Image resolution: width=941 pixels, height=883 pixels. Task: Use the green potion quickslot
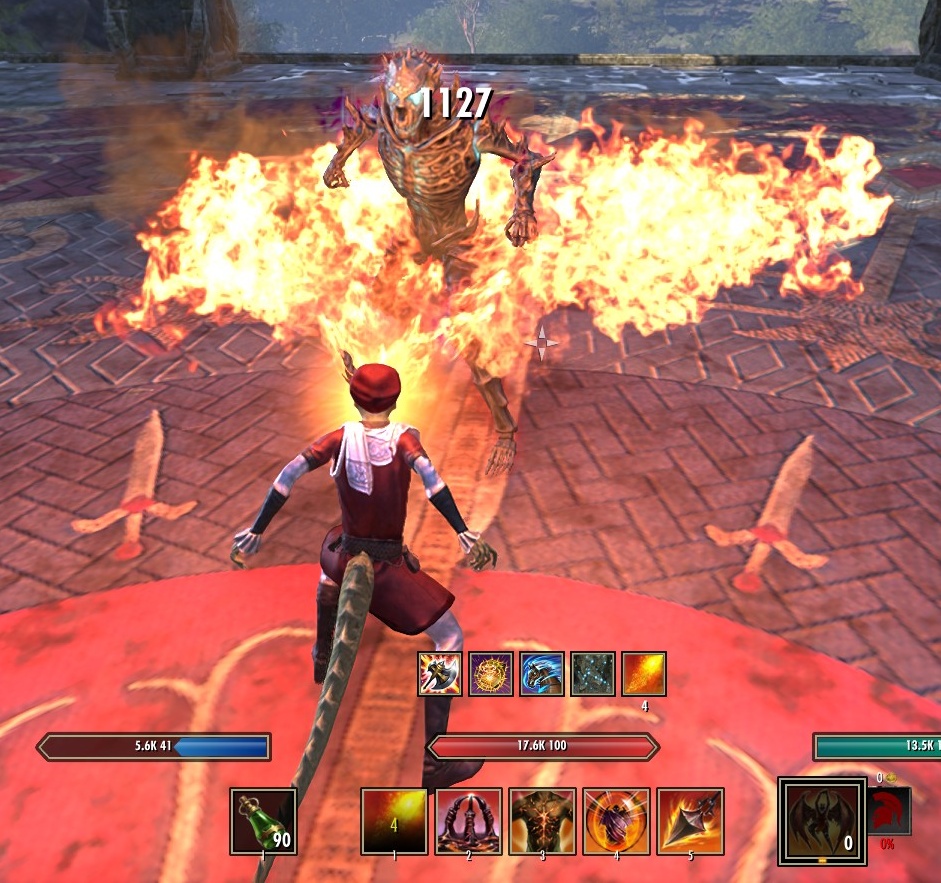(x=263, y=821)
